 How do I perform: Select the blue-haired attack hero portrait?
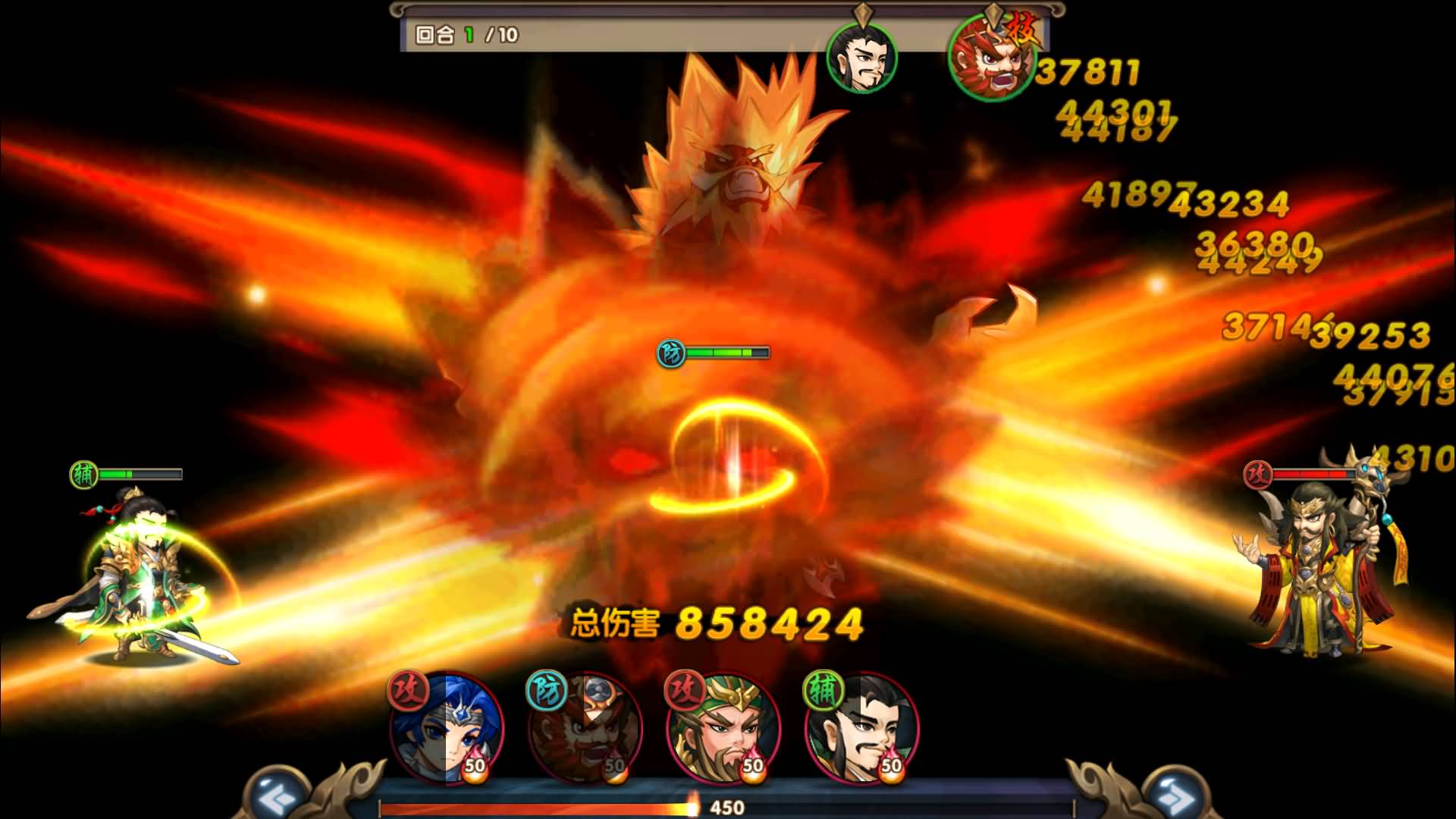(447, 730)
